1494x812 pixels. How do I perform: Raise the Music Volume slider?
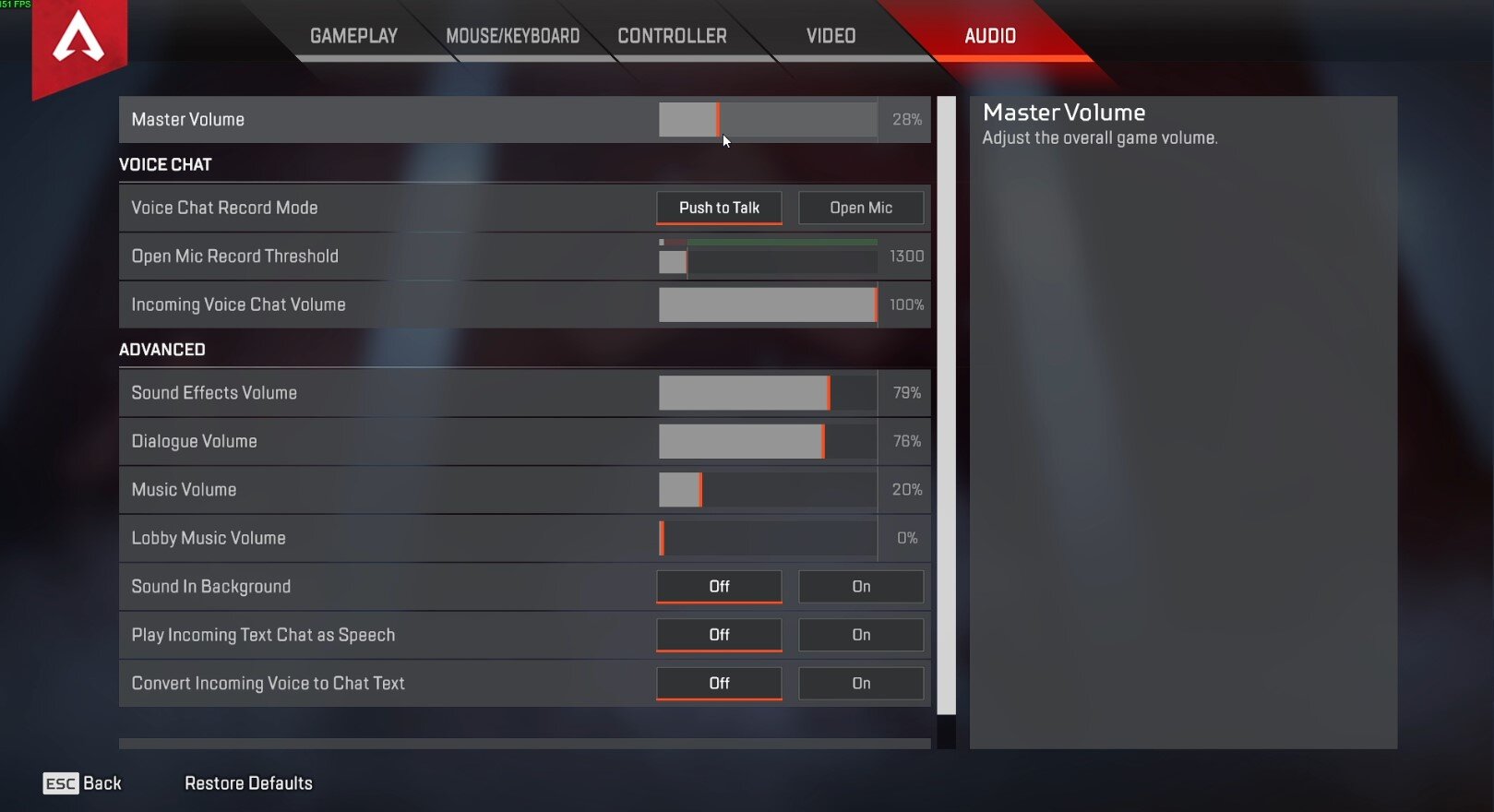tap(768, 490)
